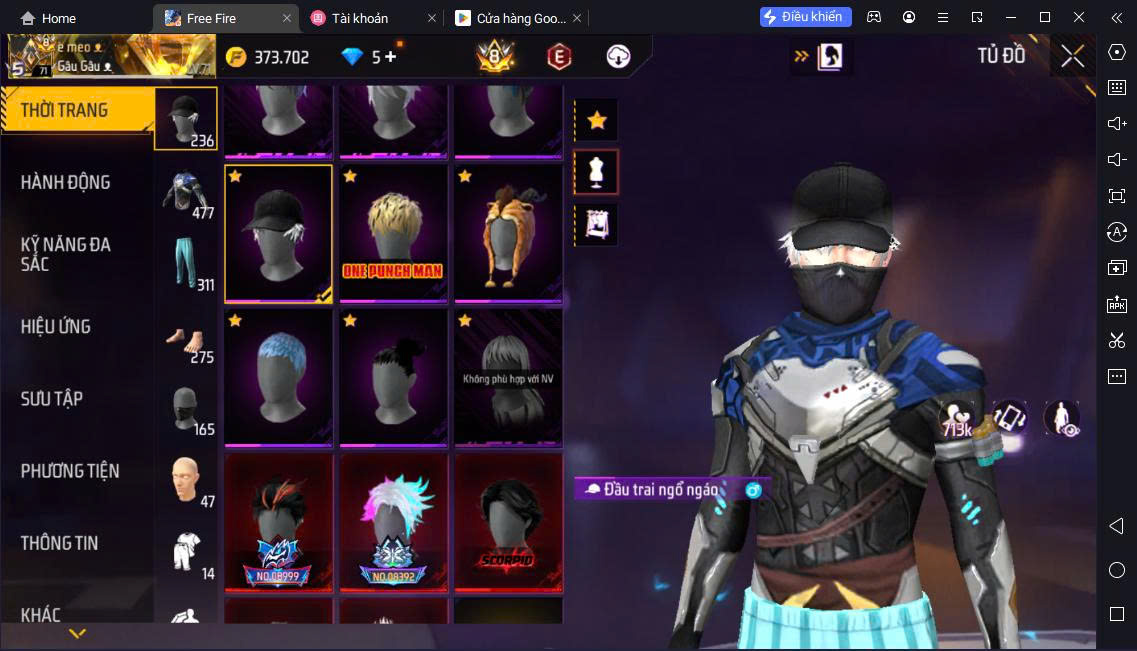Select the blue spiky hairstyle
The height and width of the screenshot is (651, 1137).
(279, 377)
